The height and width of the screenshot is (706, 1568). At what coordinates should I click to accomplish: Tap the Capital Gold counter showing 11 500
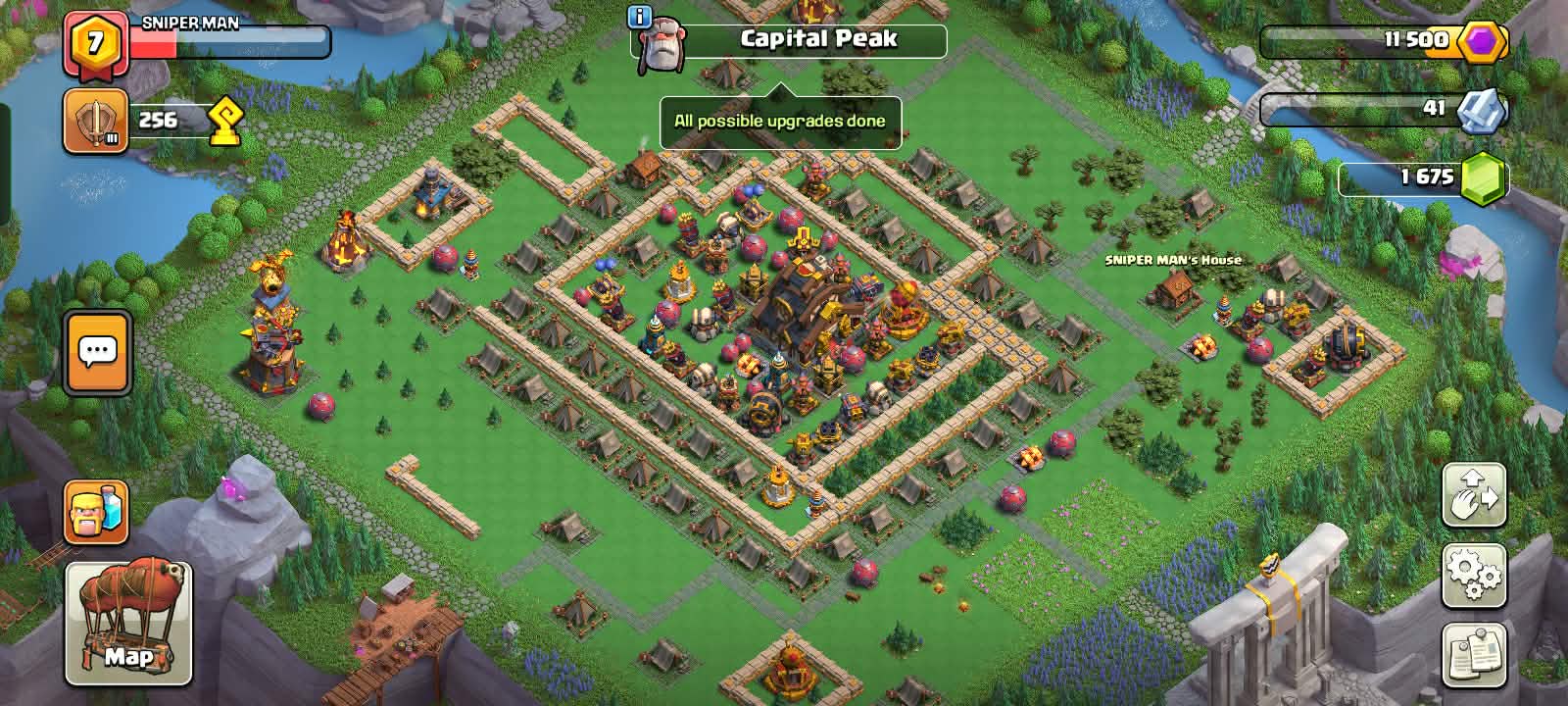tap(1384, 41)
